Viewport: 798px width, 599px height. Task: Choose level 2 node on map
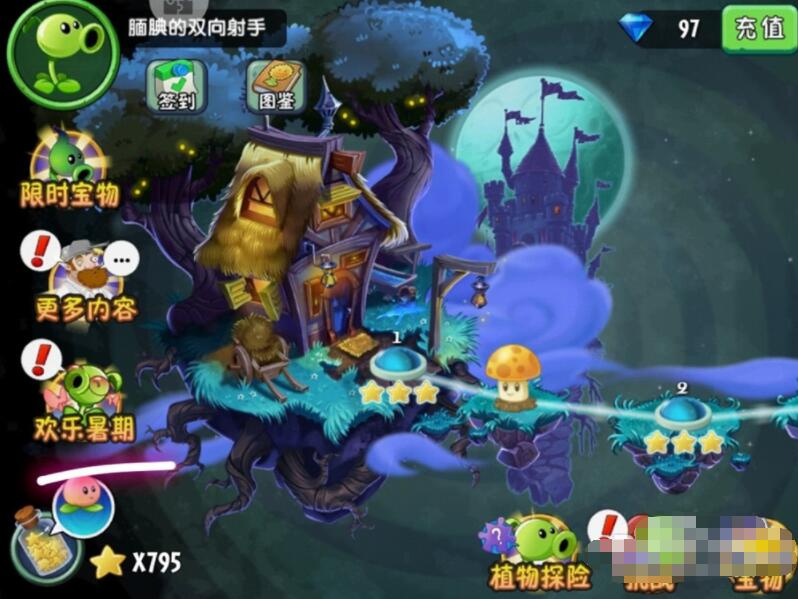tap(682, 412)
